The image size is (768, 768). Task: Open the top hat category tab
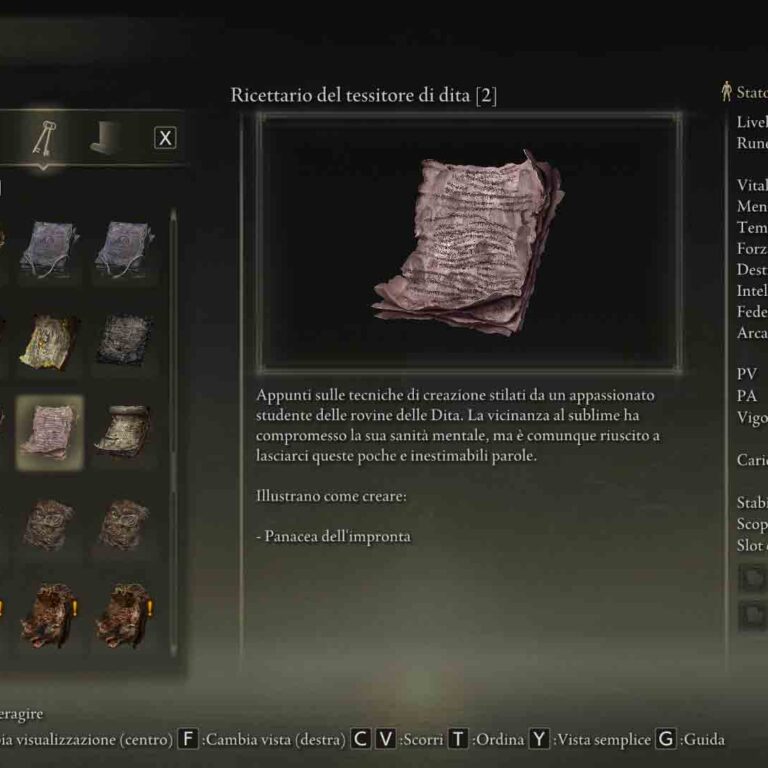click(104, 139)
